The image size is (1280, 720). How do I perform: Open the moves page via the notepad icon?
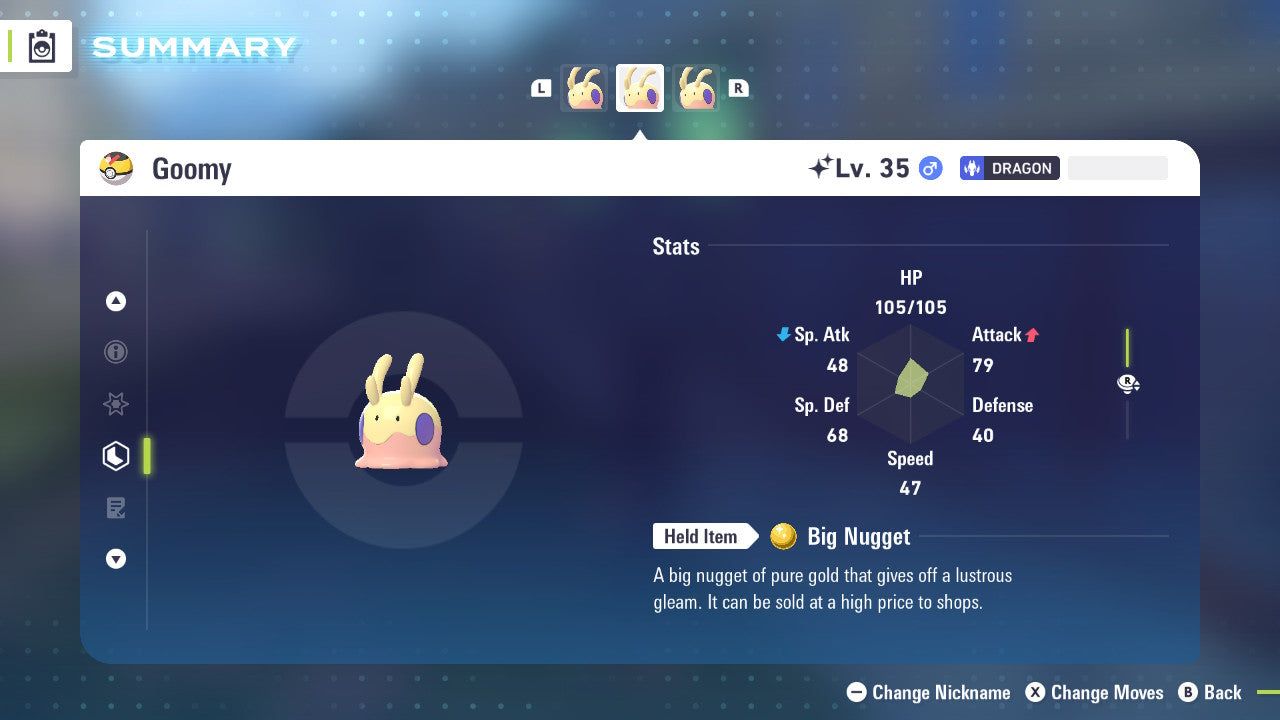pos(116,507)
